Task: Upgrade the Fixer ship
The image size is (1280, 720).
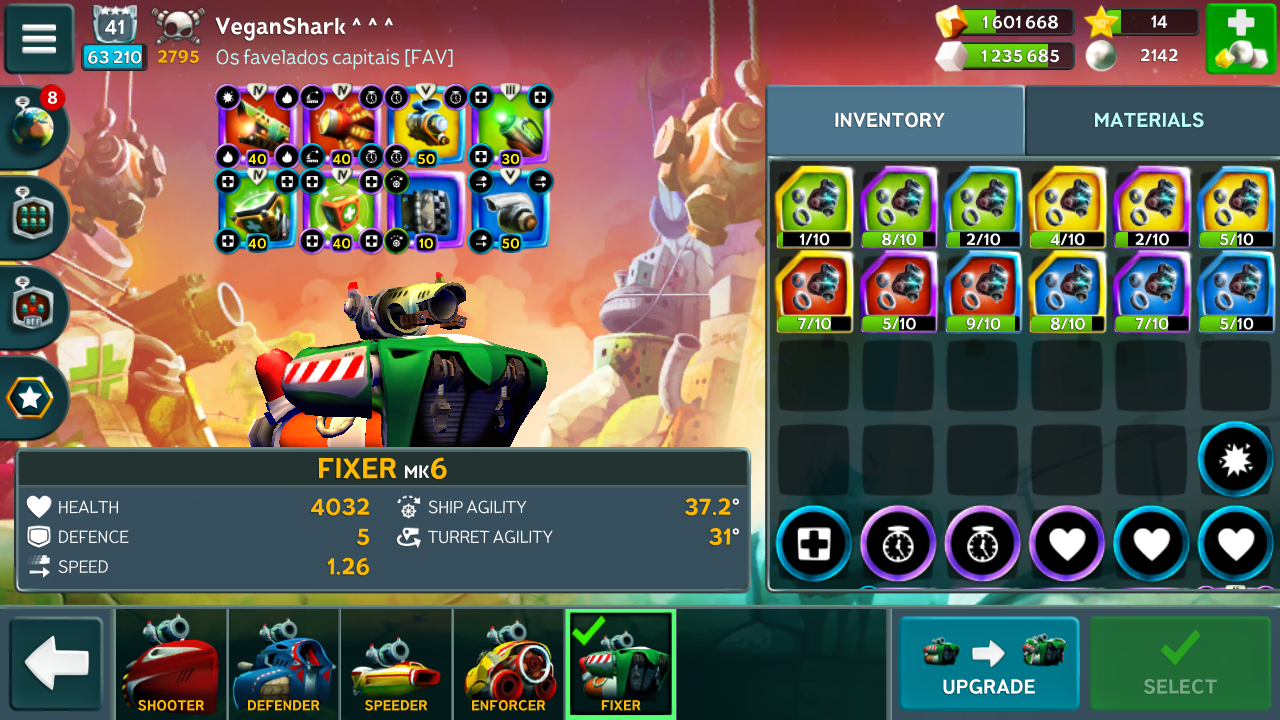Action: (x=988, y=664)
